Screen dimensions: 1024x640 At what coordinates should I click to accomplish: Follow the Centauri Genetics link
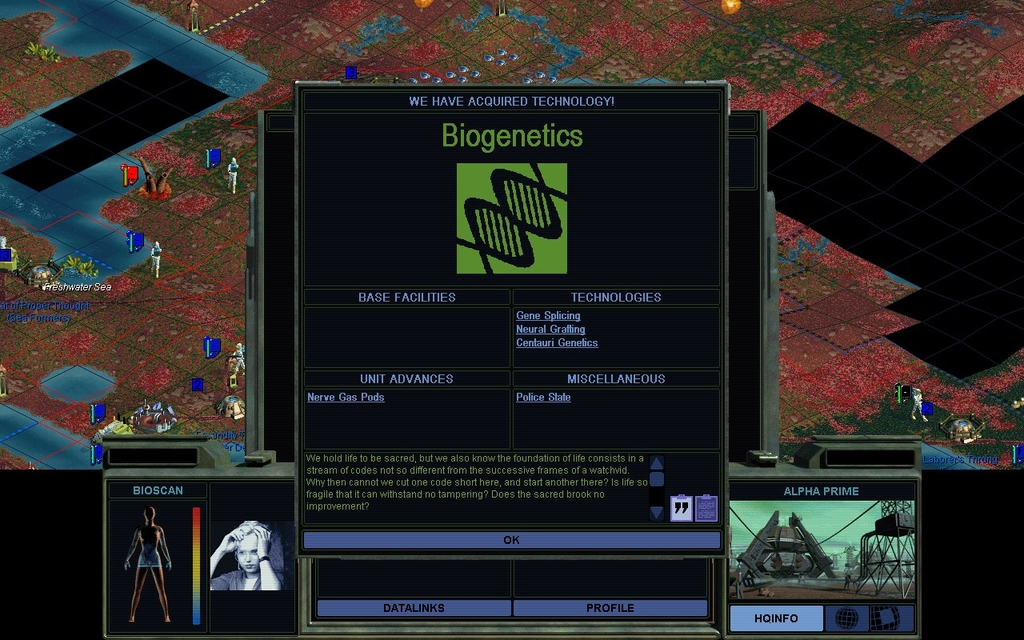557,343
